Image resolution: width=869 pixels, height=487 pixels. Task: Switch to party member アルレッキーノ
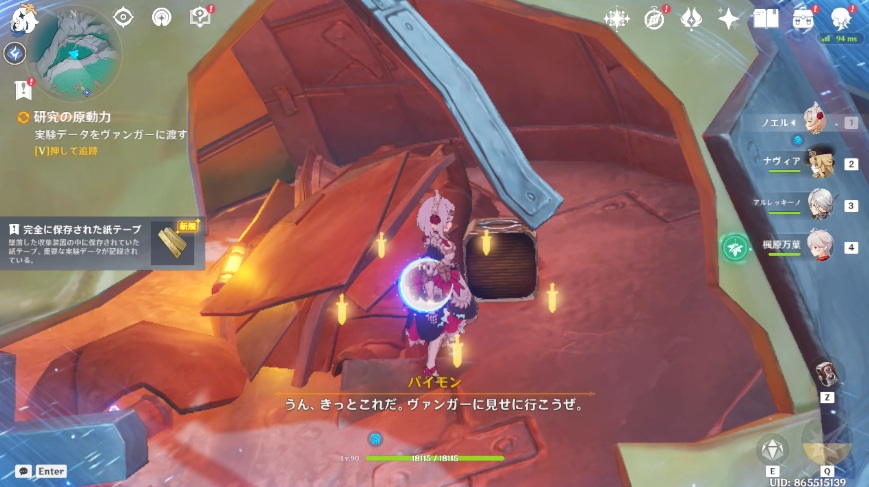pyautogui.click(x=820, y=205)
